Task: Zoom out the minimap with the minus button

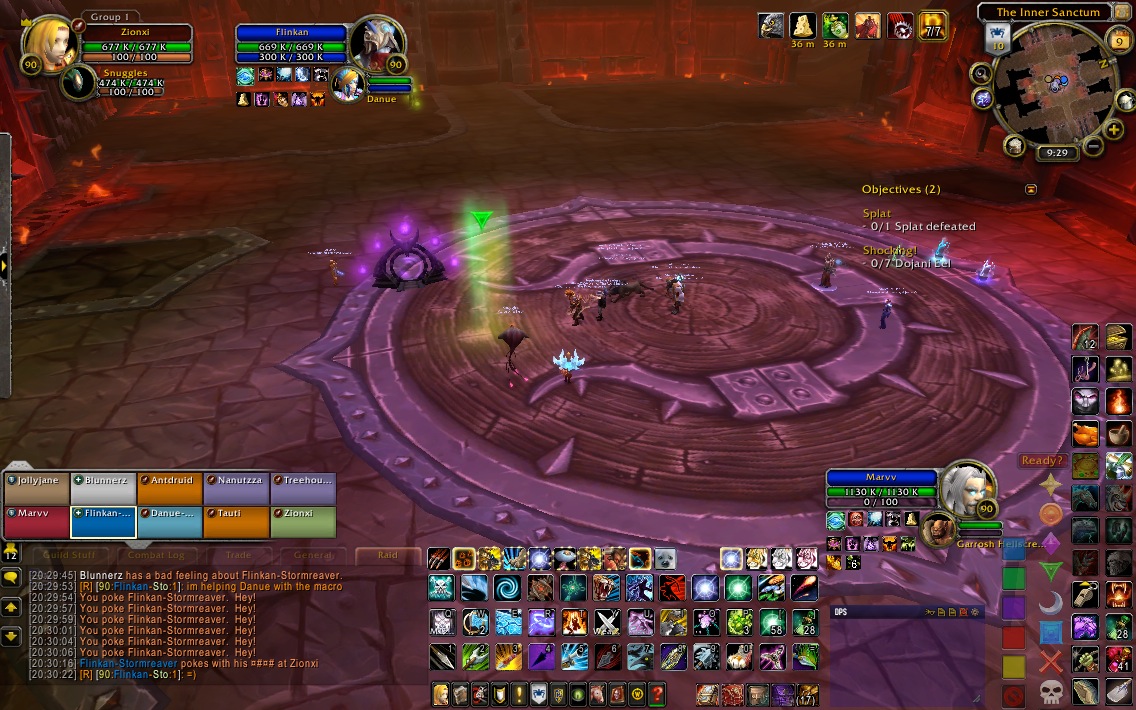Action: 1093,146
